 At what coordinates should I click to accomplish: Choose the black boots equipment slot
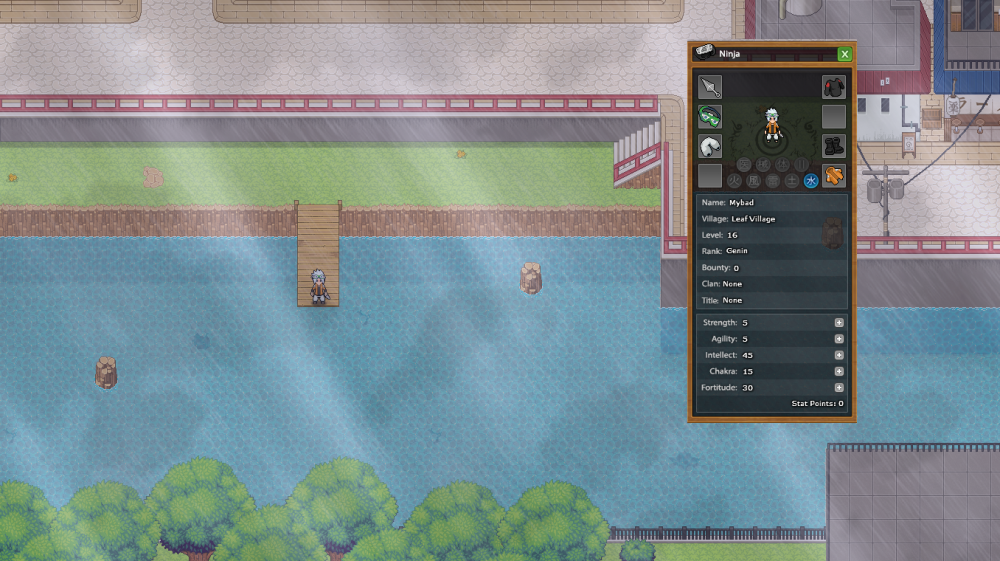(x=834, y=147)
